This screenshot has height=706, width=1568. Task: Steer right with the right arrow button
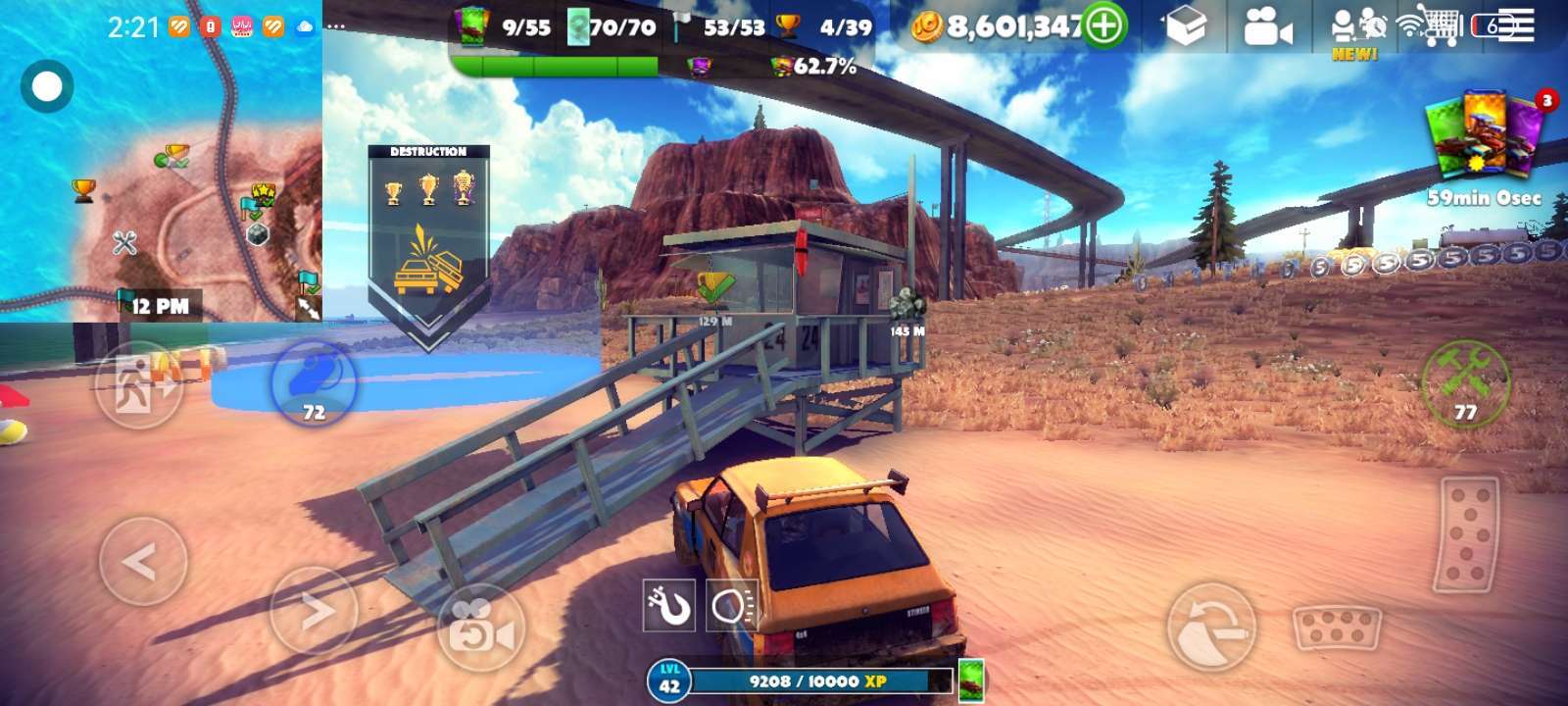pos(314,610)
